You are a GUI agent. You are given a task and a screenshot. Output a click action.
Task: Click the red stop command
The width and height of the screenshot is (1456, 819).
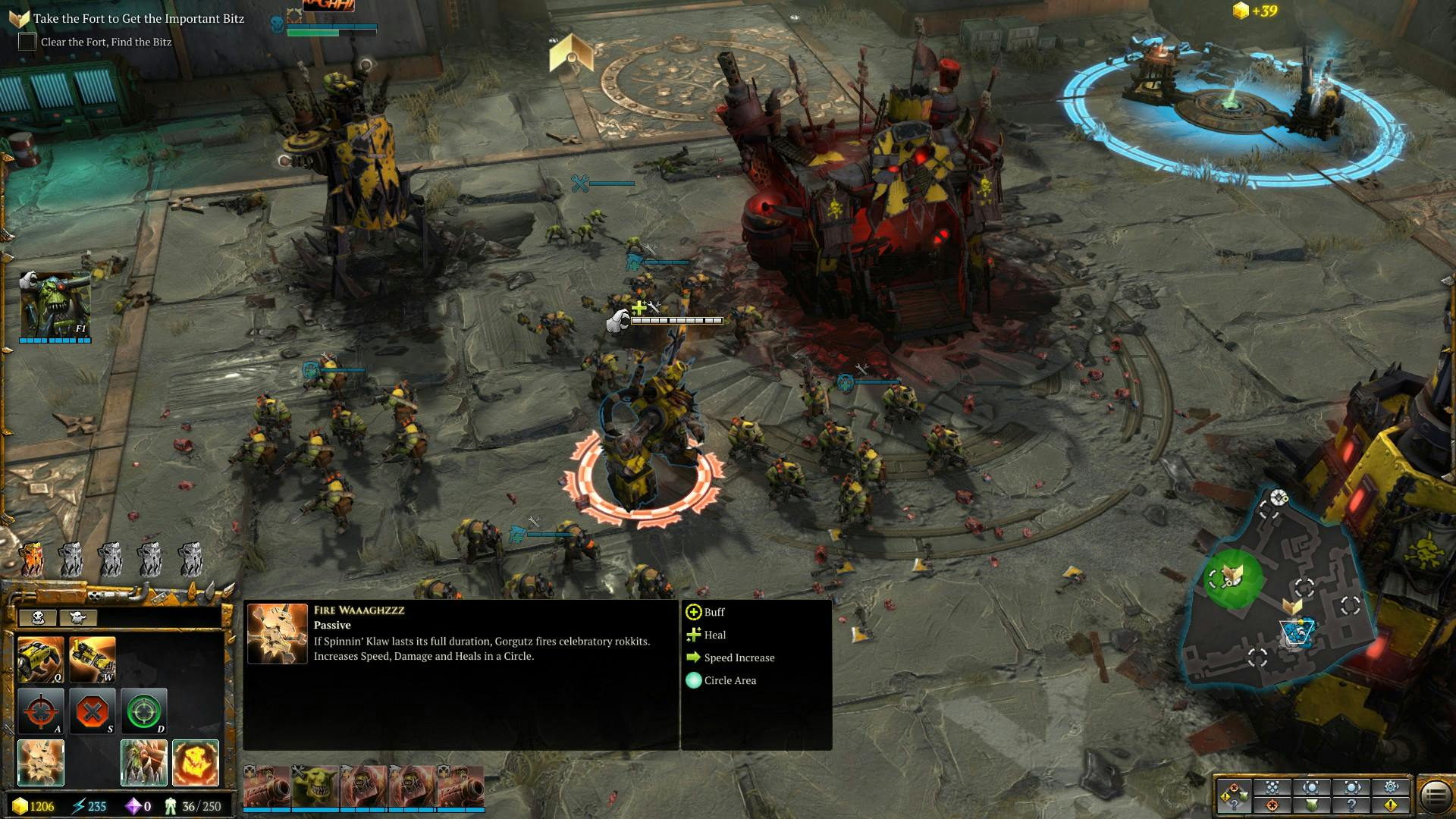(92, 711)
